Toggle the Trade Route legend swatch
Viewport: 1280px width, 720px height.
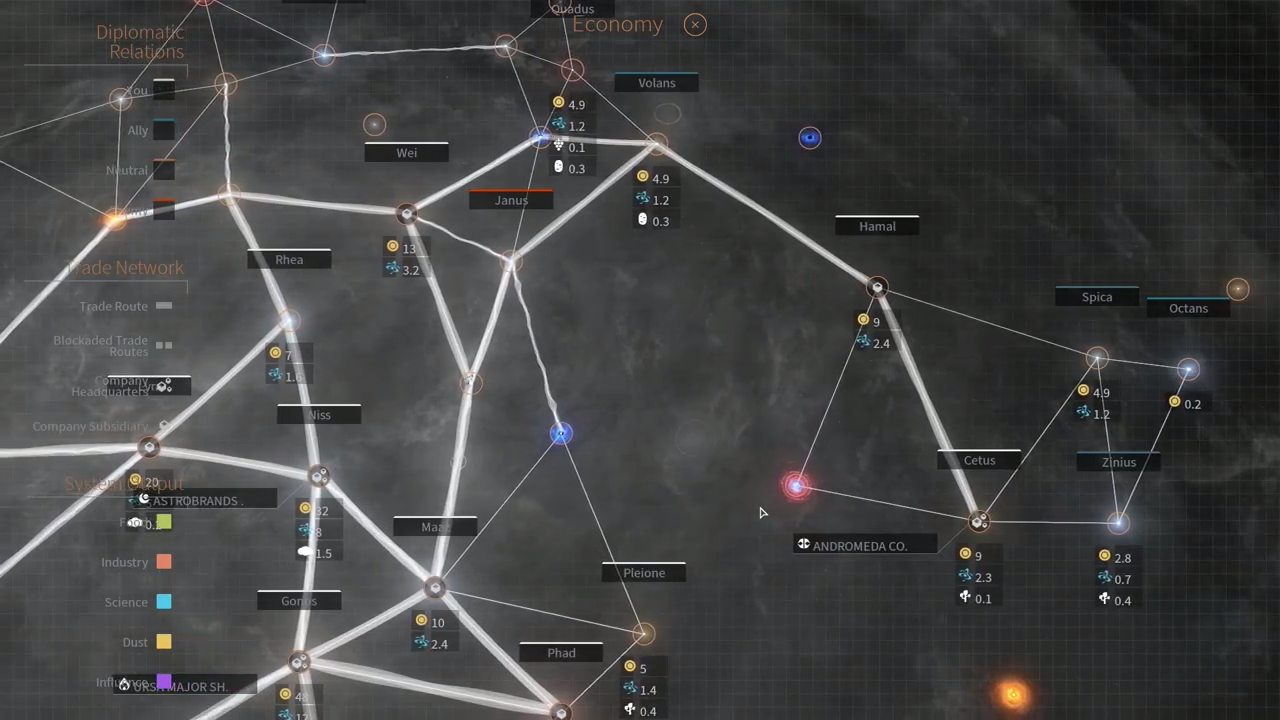pos(164,306)
